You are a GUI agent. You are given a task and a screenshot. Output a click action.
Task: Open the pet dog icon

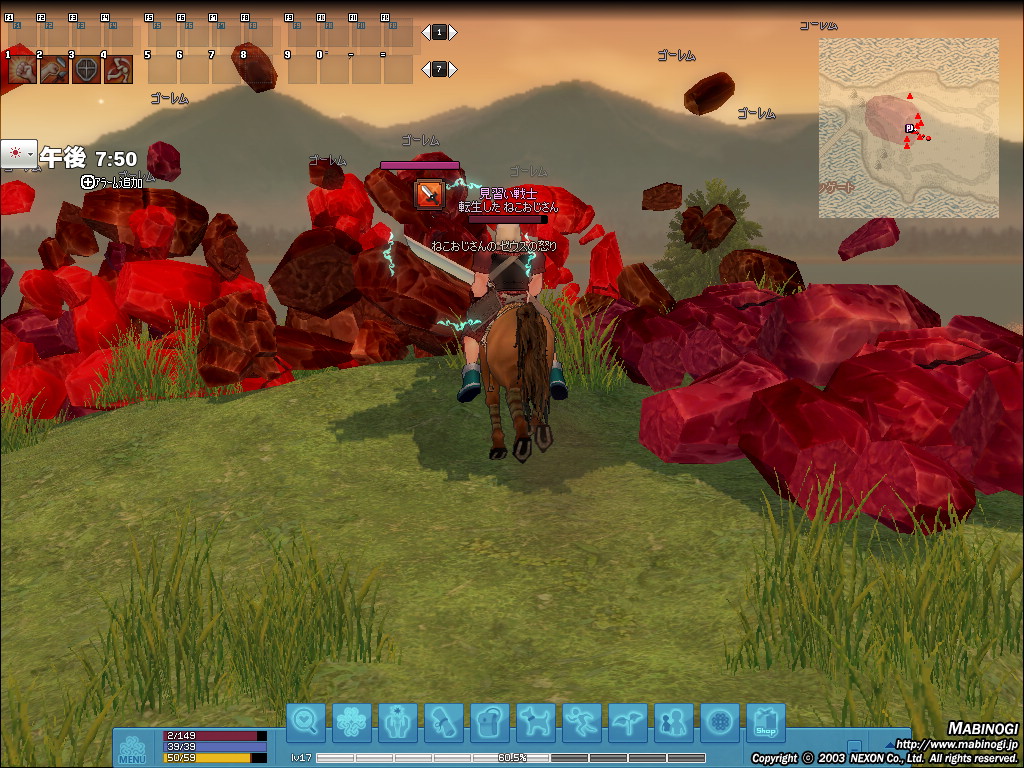pos(536,722)
